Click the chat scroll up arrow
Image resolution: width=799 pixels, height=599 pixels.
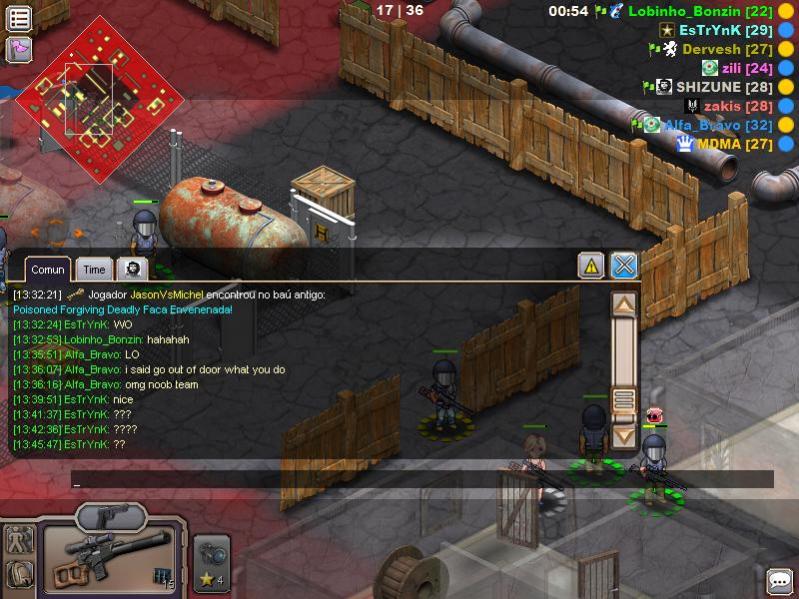pyautogui.click(x=624, y=304)
